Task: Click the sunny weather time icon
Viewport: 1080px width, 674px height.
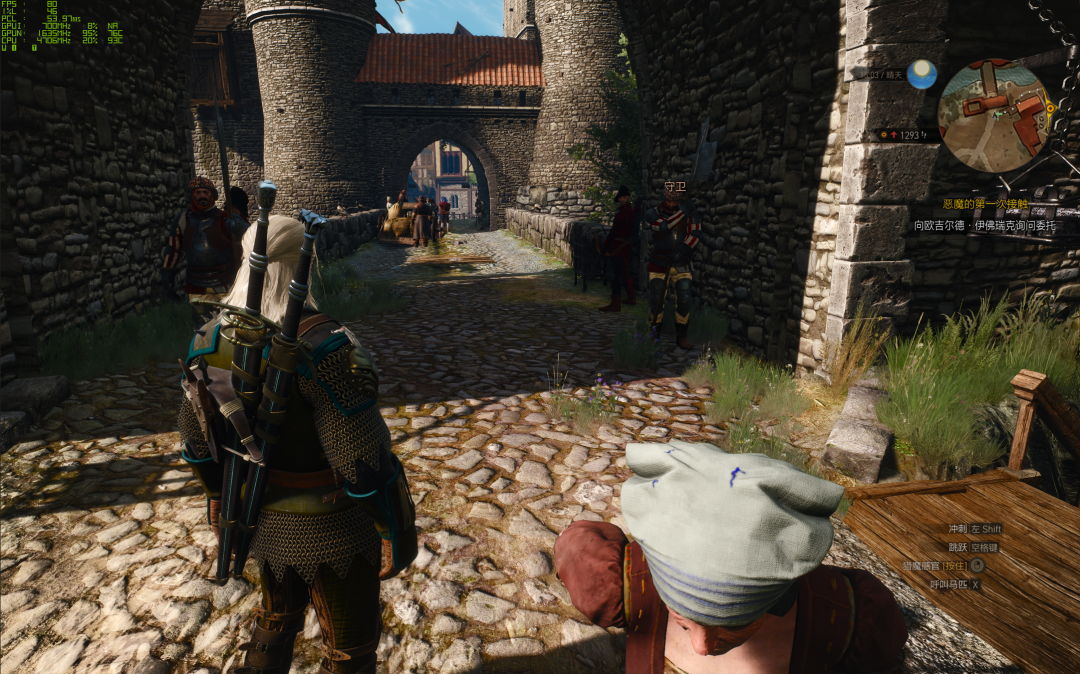Action: tap(921, 74)
